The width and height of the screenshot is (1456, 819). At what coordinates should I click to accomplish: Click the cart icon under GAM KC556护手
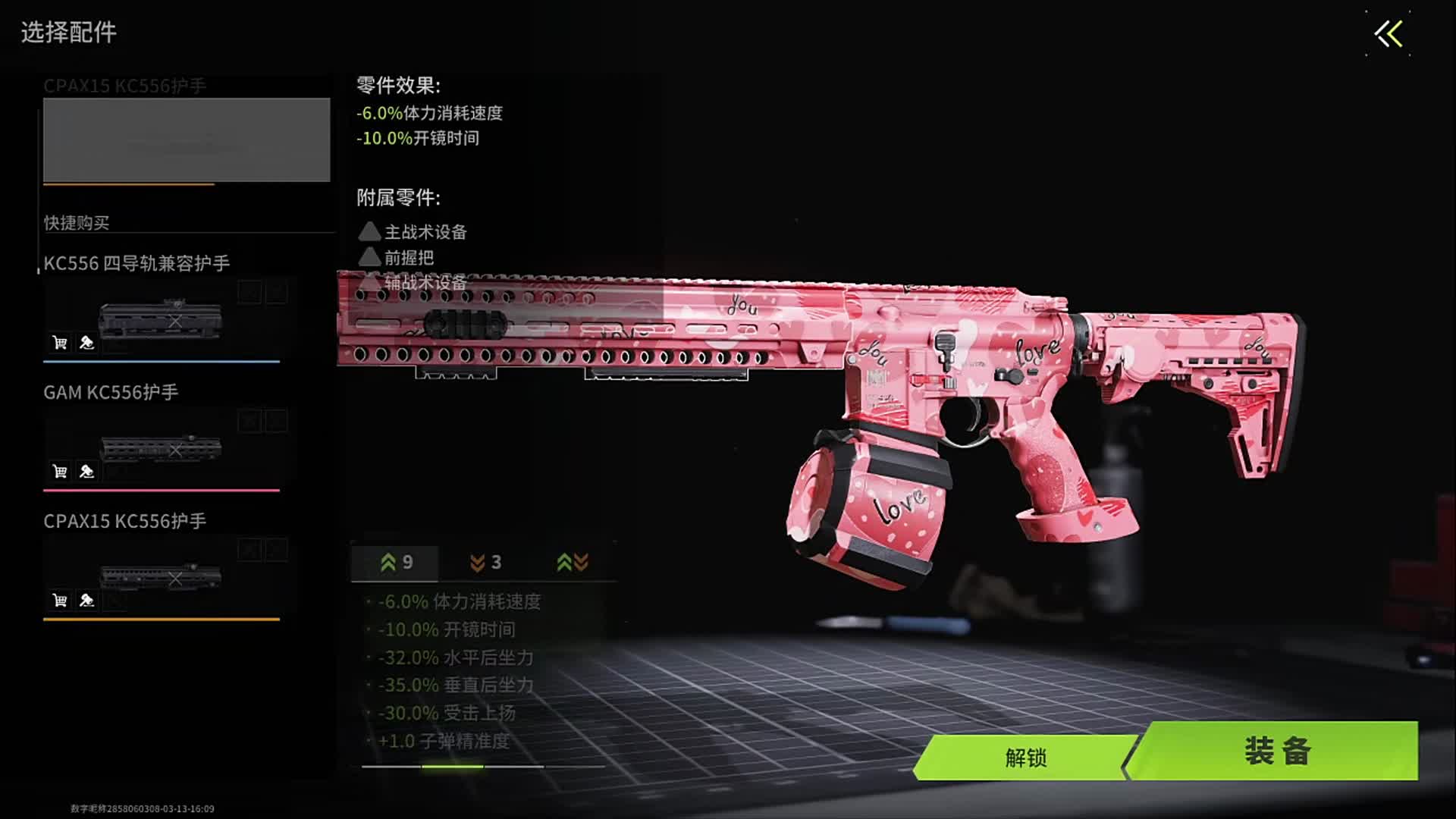coord(60,472)
